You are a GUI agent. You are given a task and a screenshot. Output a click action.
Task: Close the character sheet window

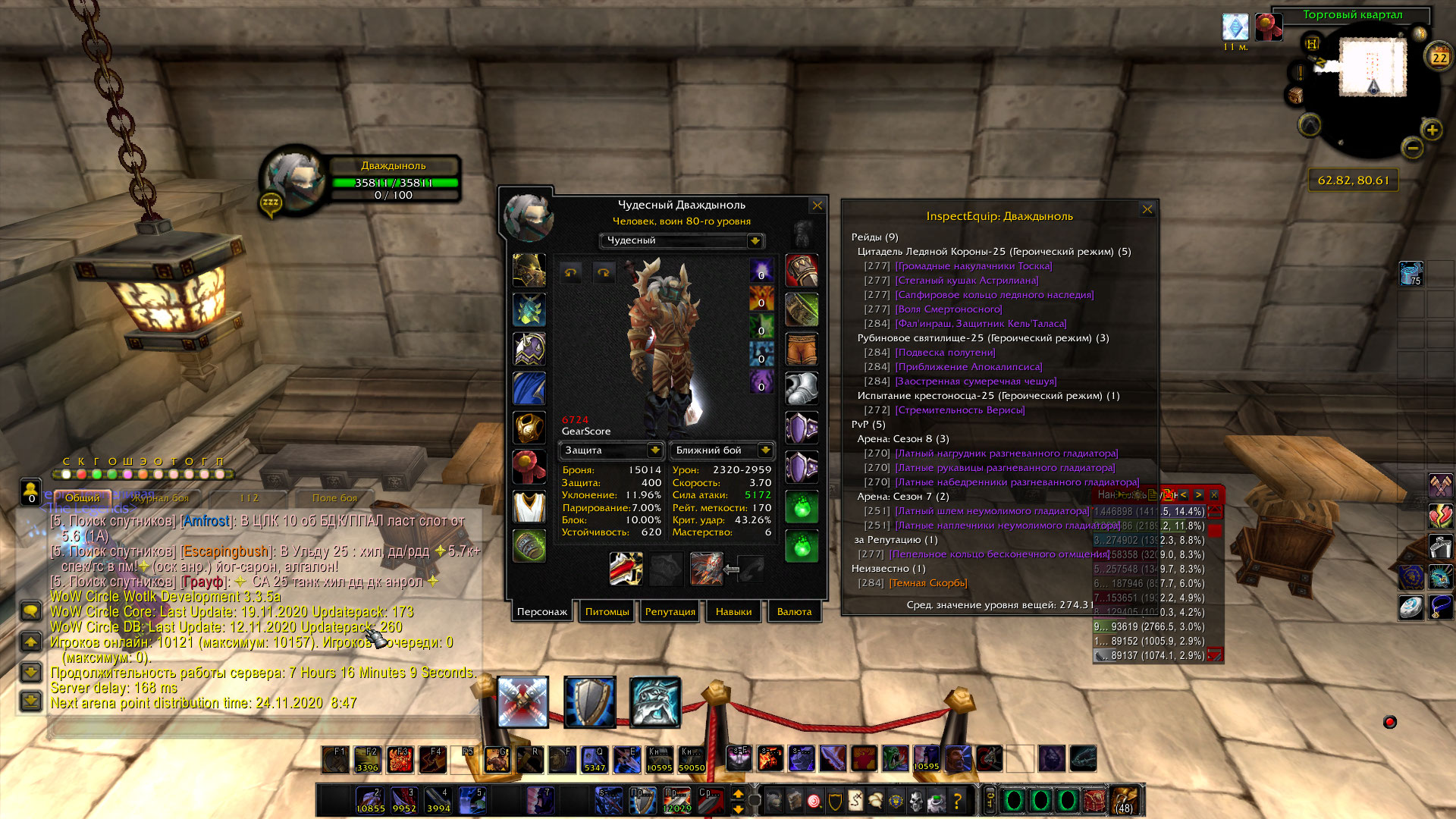click(x=817, y=206)
